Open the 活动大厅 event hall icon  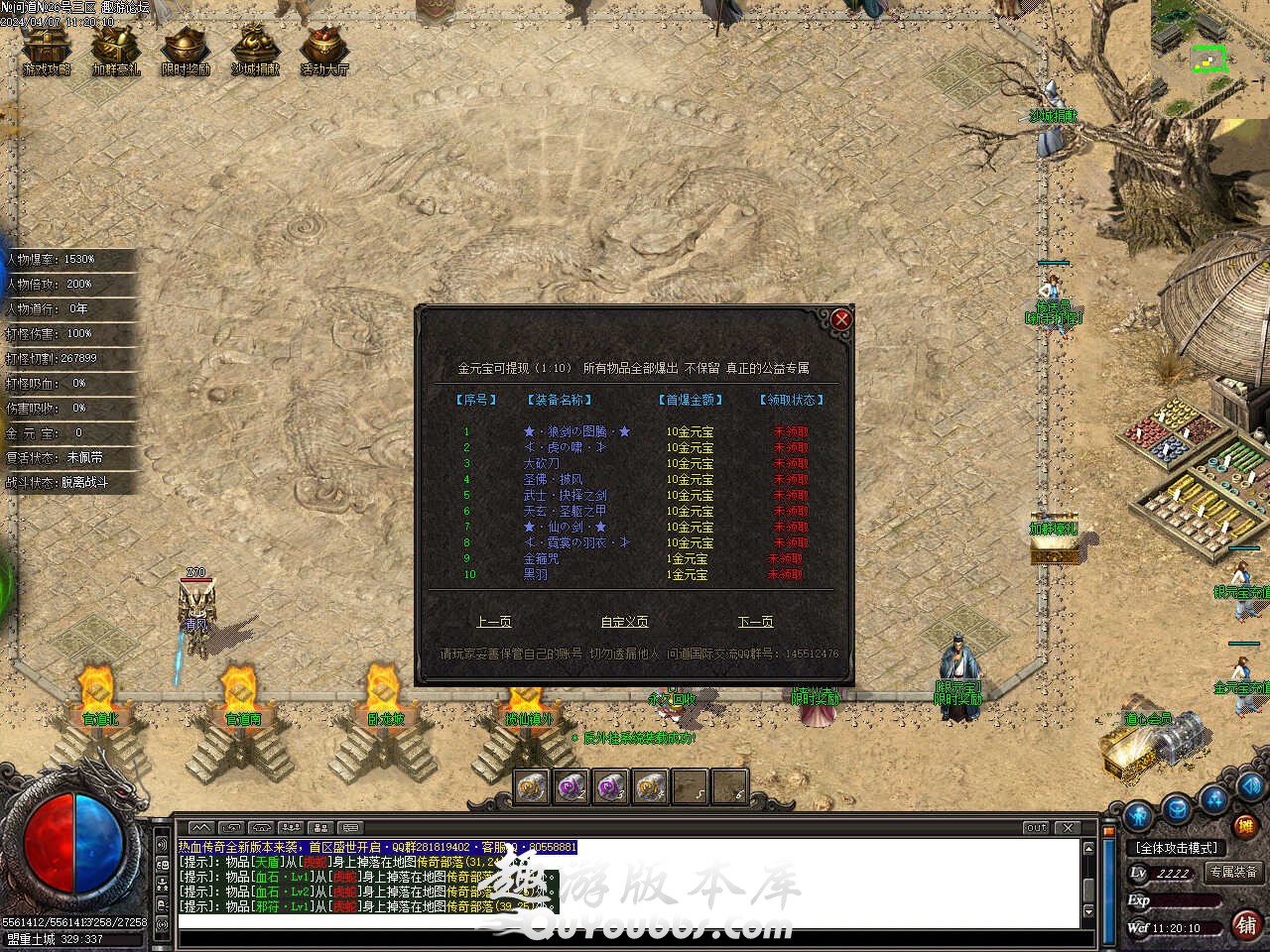click(x=324, y=50)
